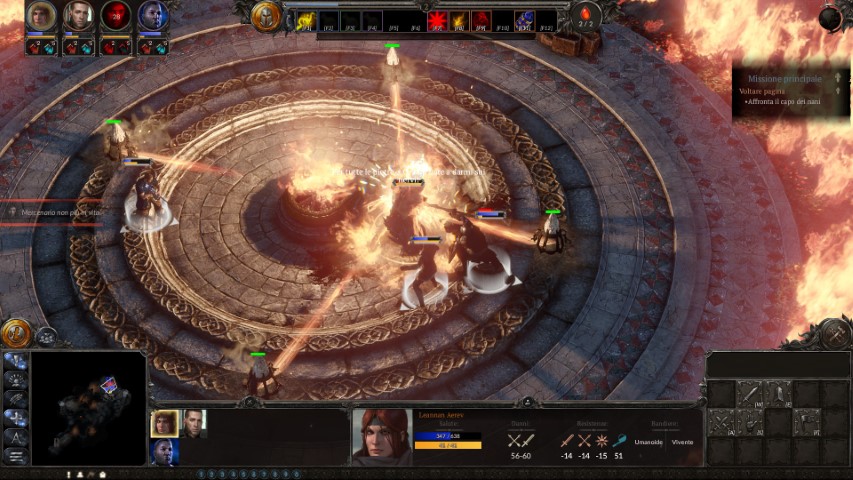Select the dark-haired male hero portrait at top
The height and width of the screenshot is (480, 853).
pos(78,16)
